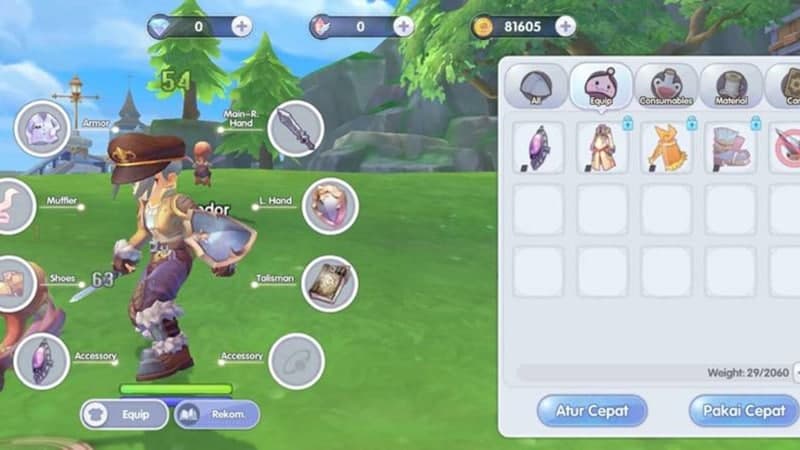Image resolution: width=800 pixels, height=450 pixels.
Task: Show the All items tab
Action: [x=536, y=88]
